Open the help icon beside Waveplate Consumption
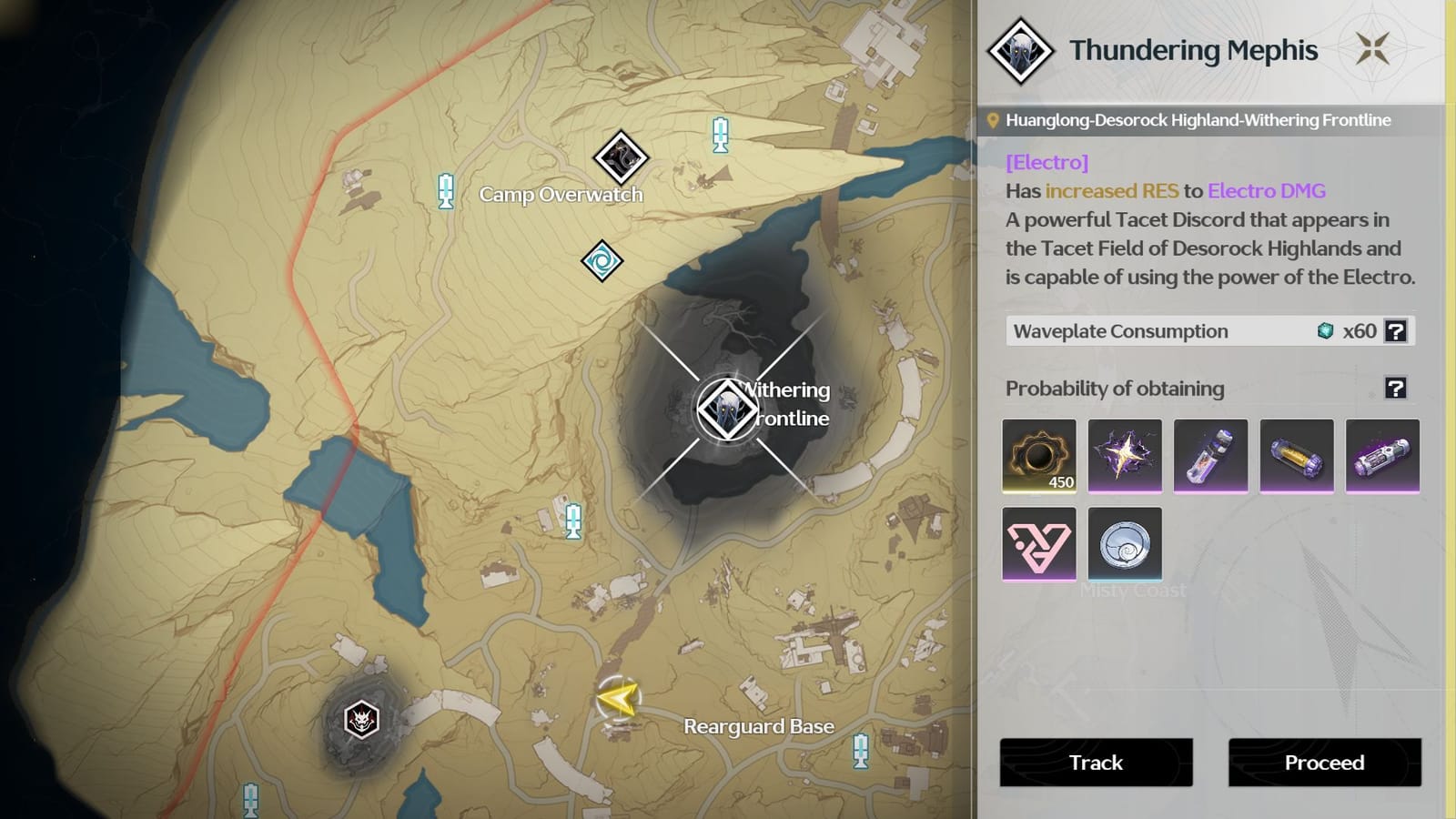 [1394, 331]
